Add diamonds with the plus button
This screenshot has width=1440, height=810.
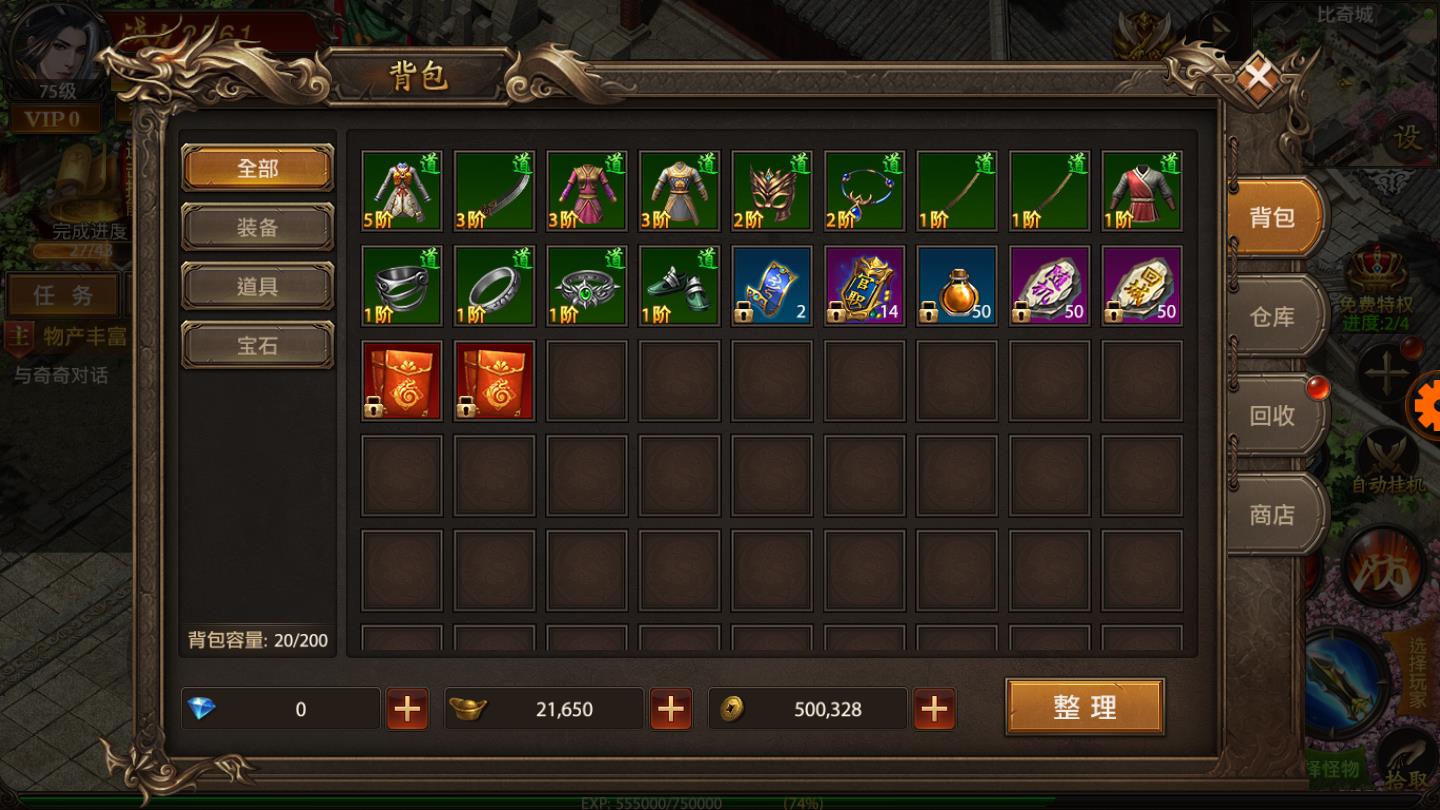point(407,709)
